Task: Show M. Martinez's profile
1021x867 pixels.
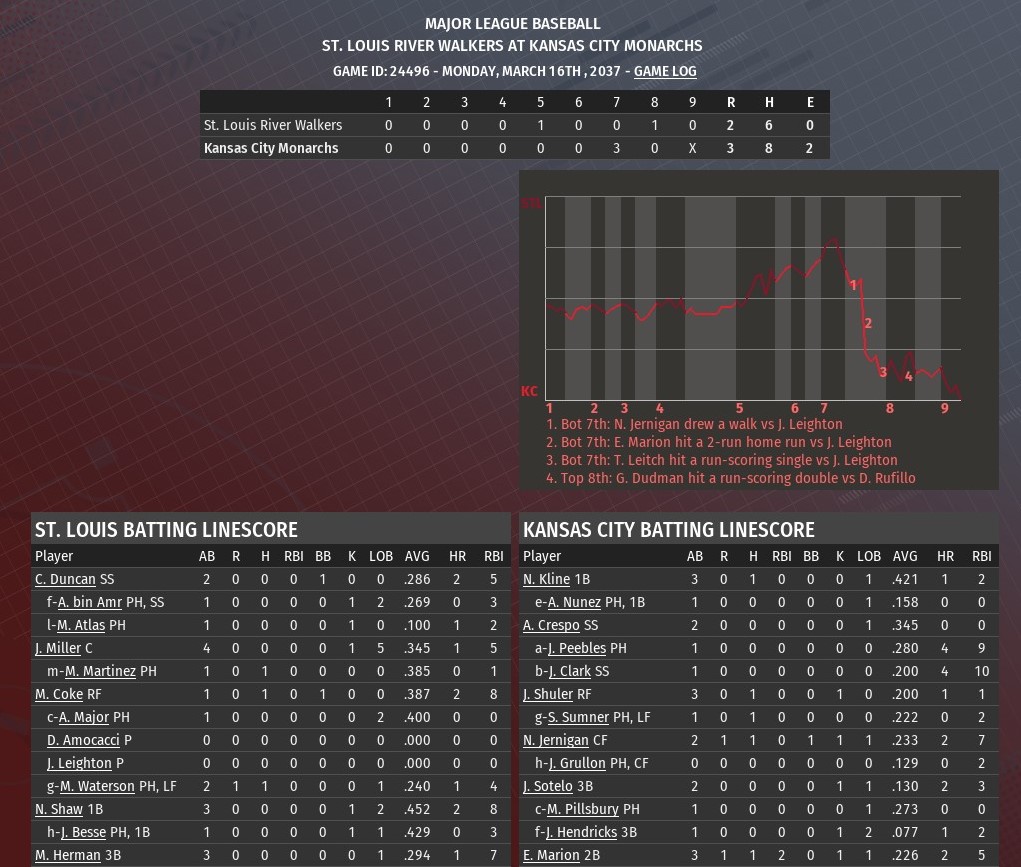Action: (100, 671)
